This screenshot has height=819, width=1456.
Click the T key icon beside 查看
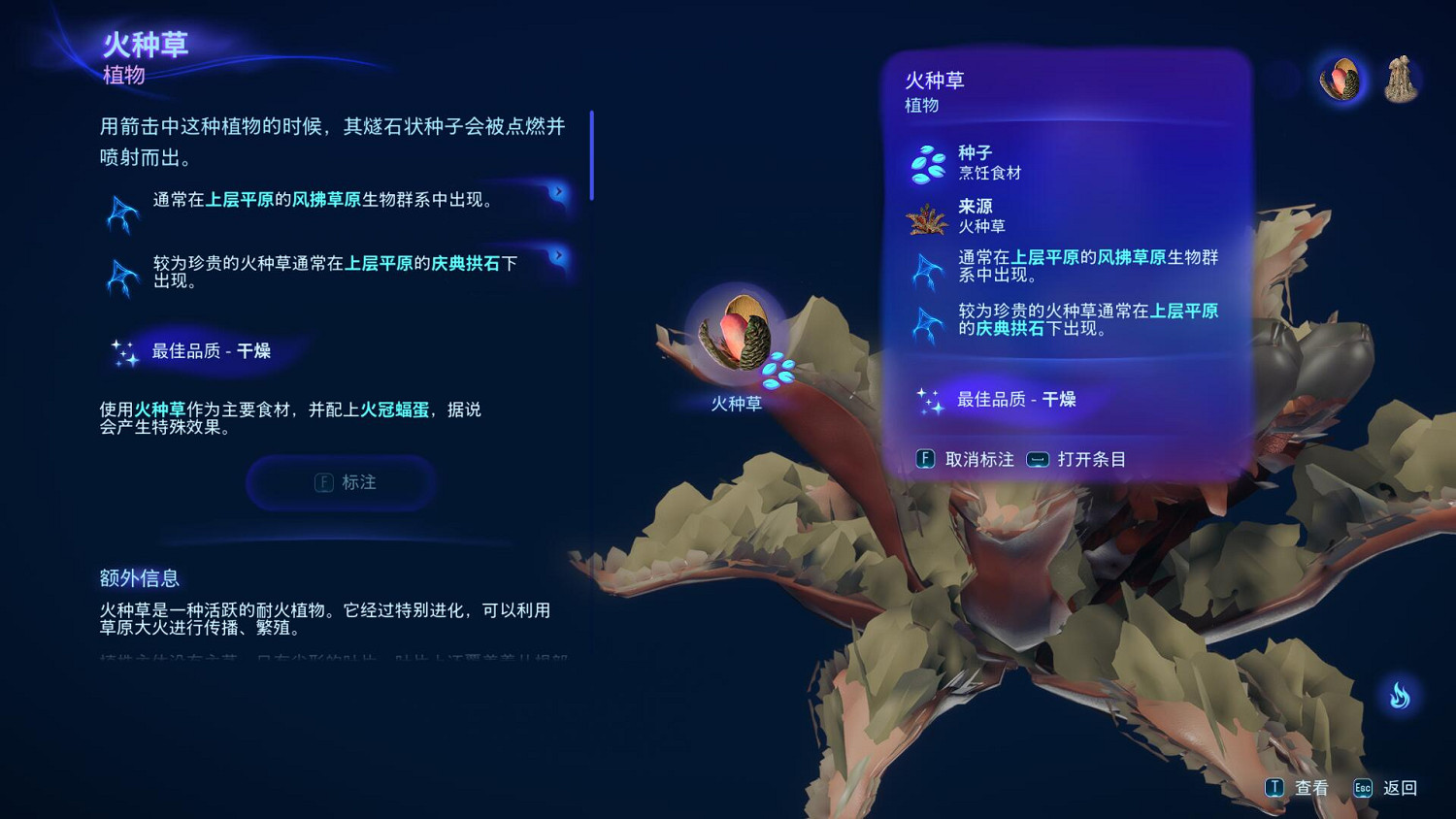point(1274,787)
